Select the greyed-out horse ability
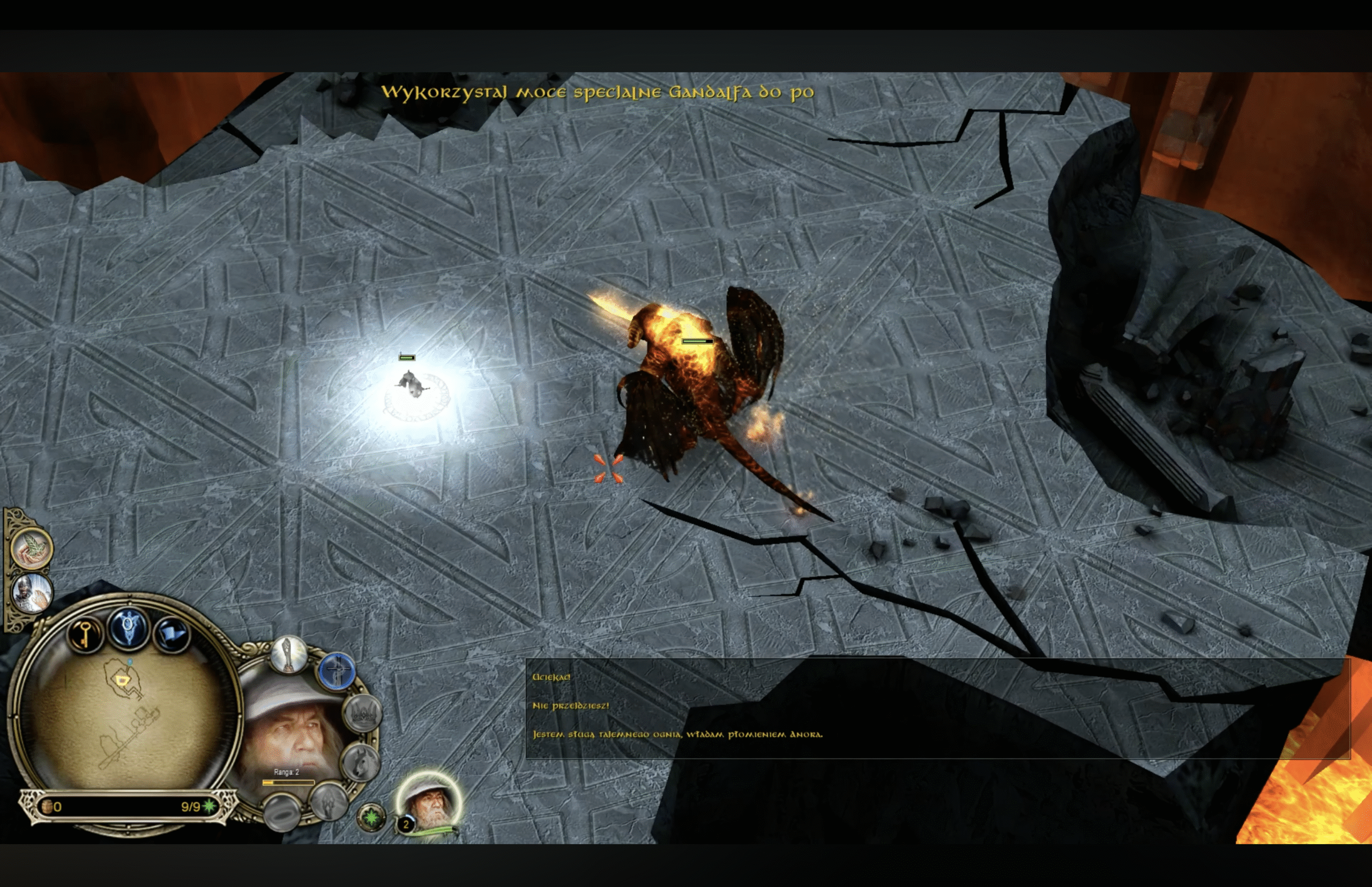This screenshot has width=1372, height=887. point(360,762)
